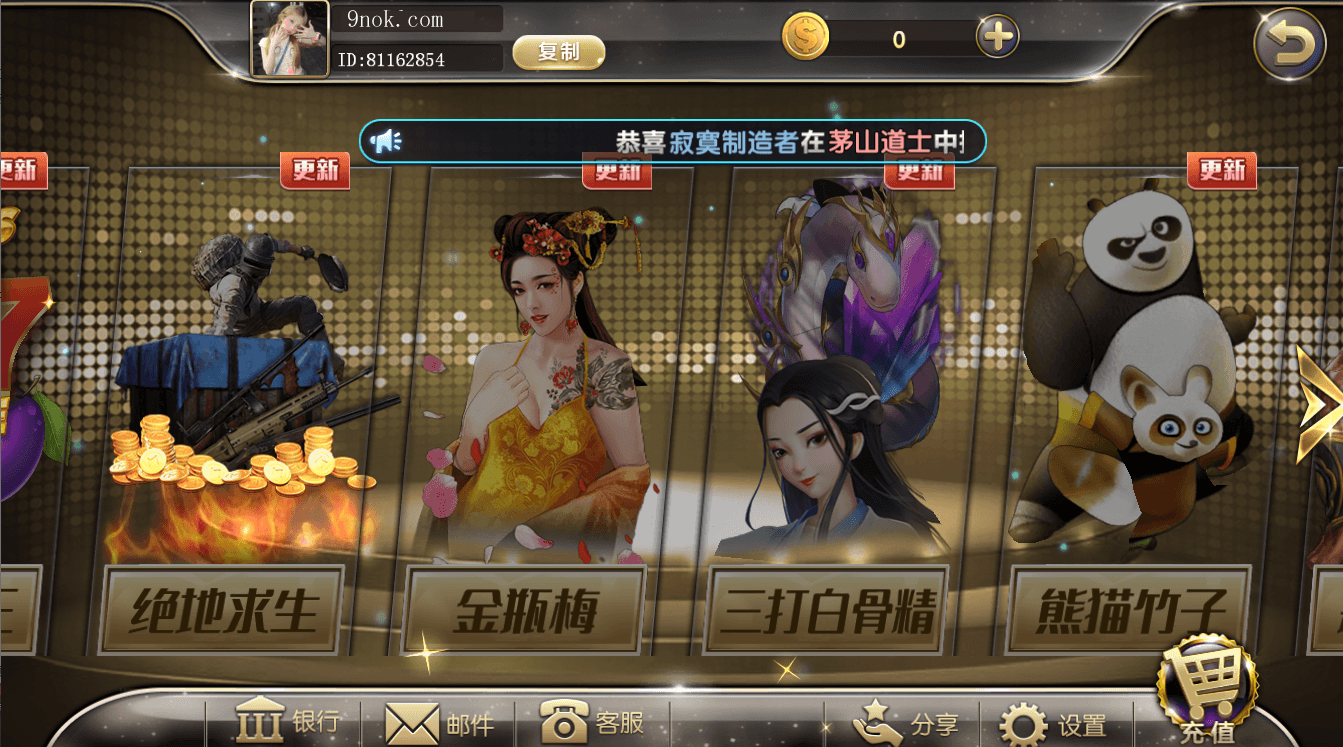Copy the player ID with 复制 button
The image size is (1343, 747).
(x=559, y=52)
